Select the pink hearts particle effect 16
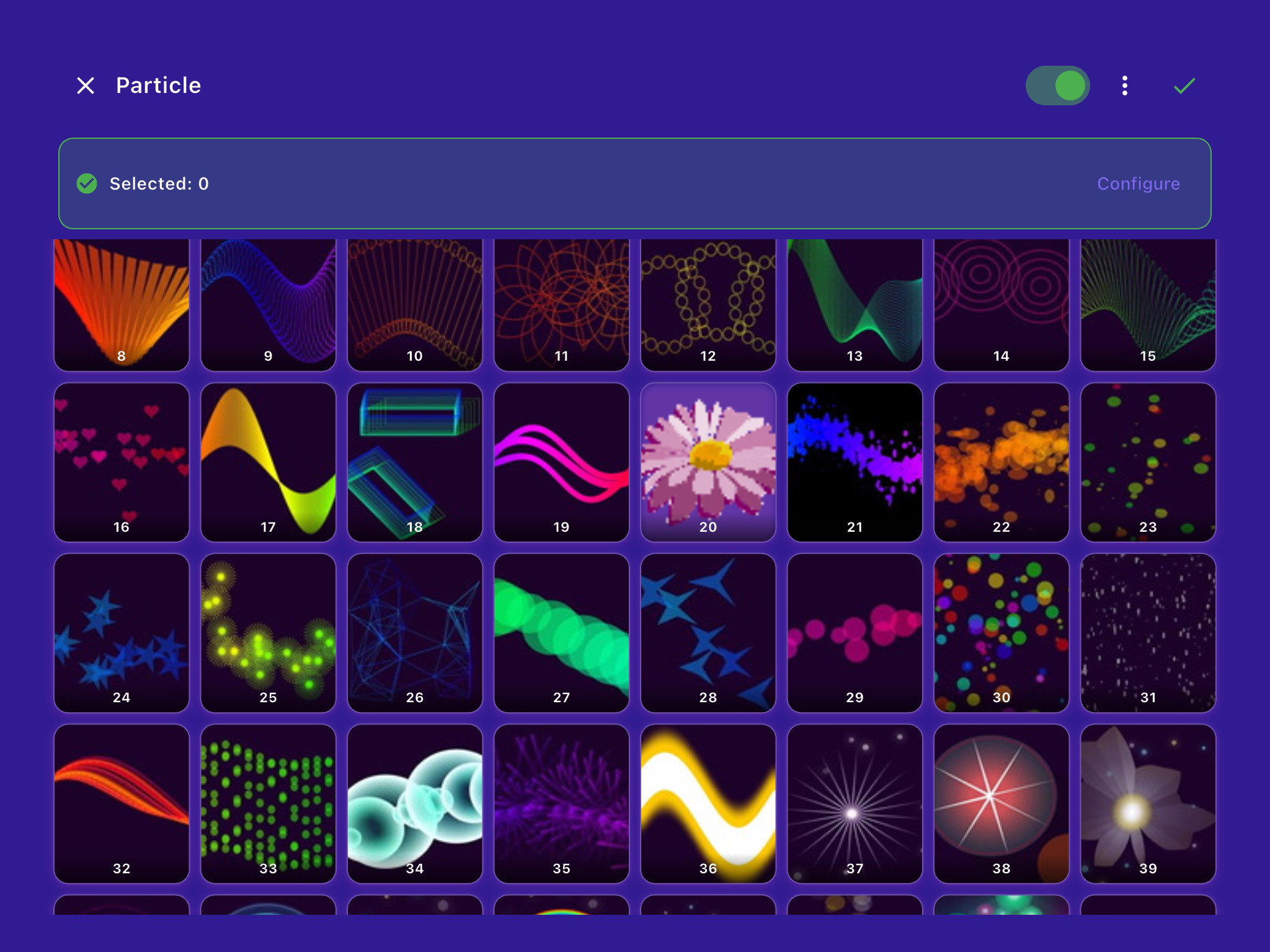Image resolution: width=1270 pixels, height=952 pixels. [x=122, y=459]
